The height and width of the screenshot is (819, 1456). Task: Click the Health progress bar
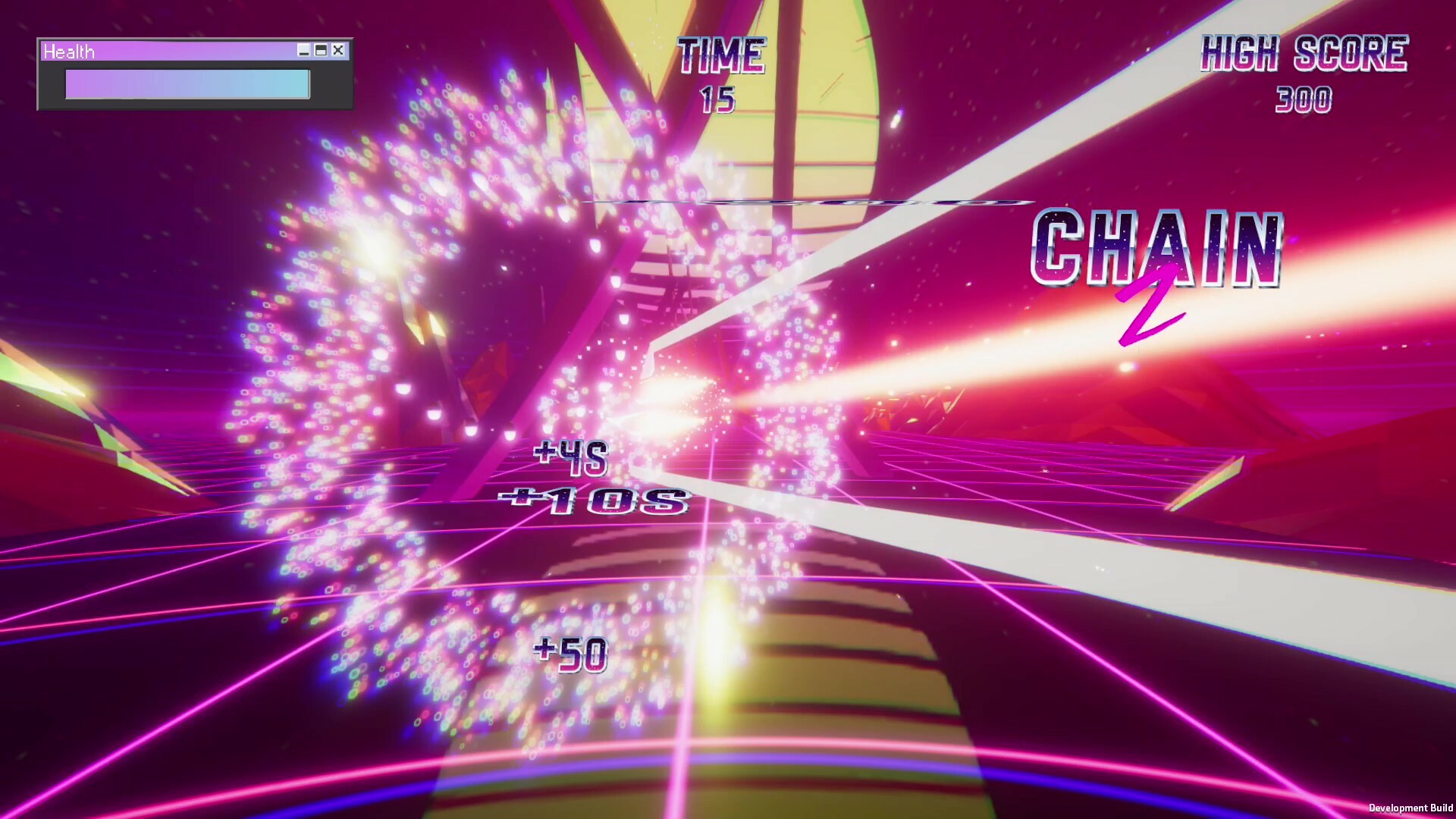[187, 83]
